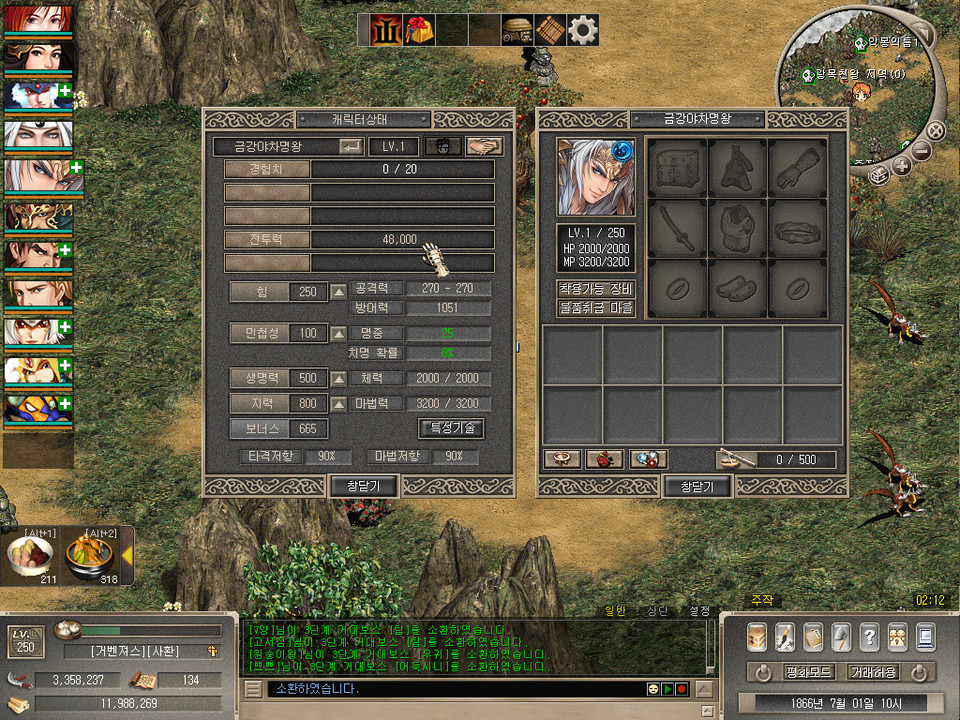Screen dimensions: 960x720
Task: Raise the 민첩성 stat with its arrow
Action: pos(339,333)
